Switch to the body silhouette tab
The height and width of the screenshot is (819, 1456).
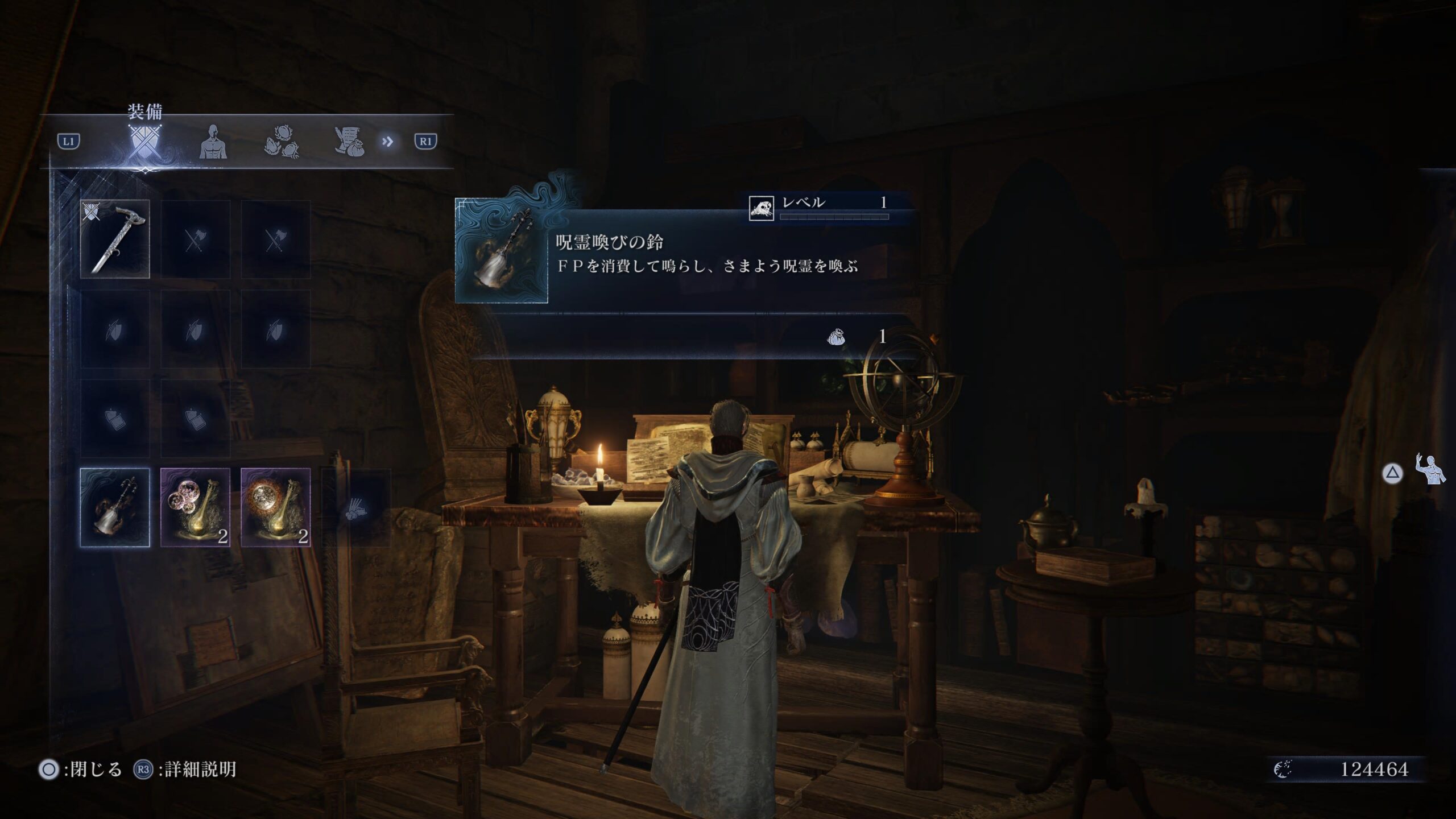pos(213,142)
